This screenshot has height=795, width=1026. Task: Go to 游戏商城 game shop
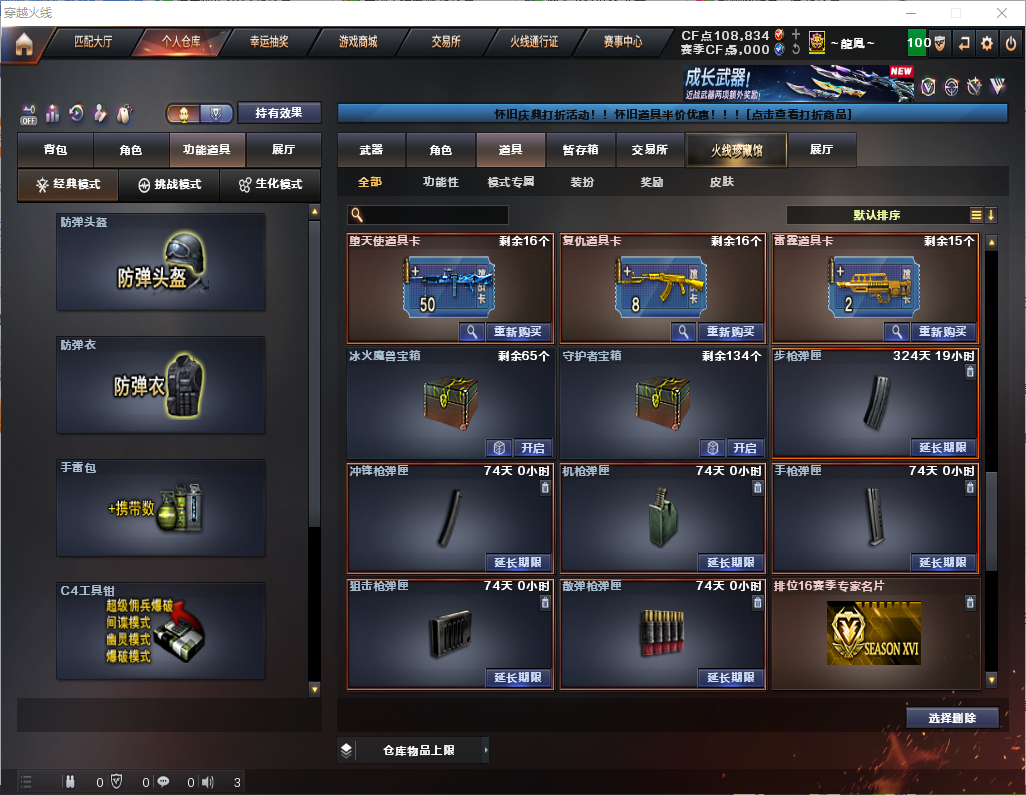click(x=358, y=42)
